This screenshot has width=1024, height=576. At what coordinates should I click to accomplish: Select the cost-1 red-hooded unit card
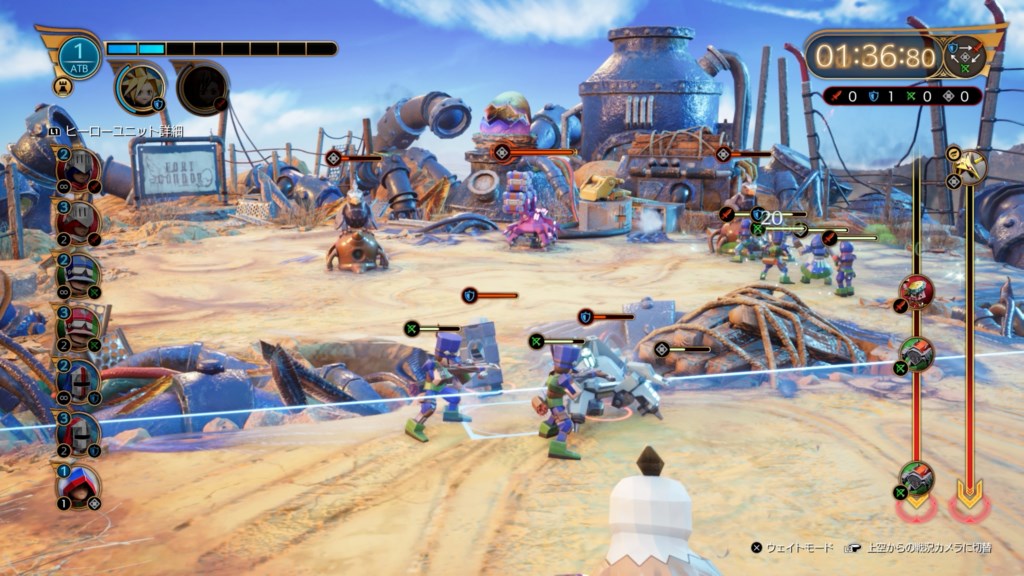(x=78, y=487)
